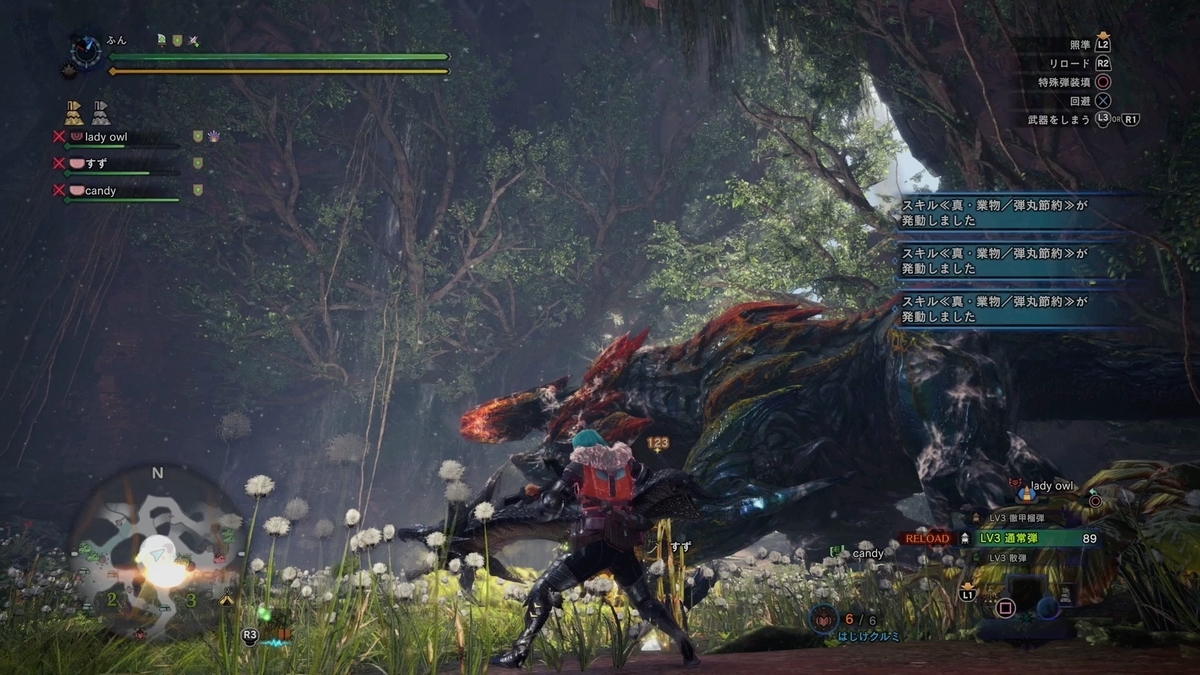
Task: Switch to LV3 徹甲榴弾 ammo
Action: click(1021, 518)
